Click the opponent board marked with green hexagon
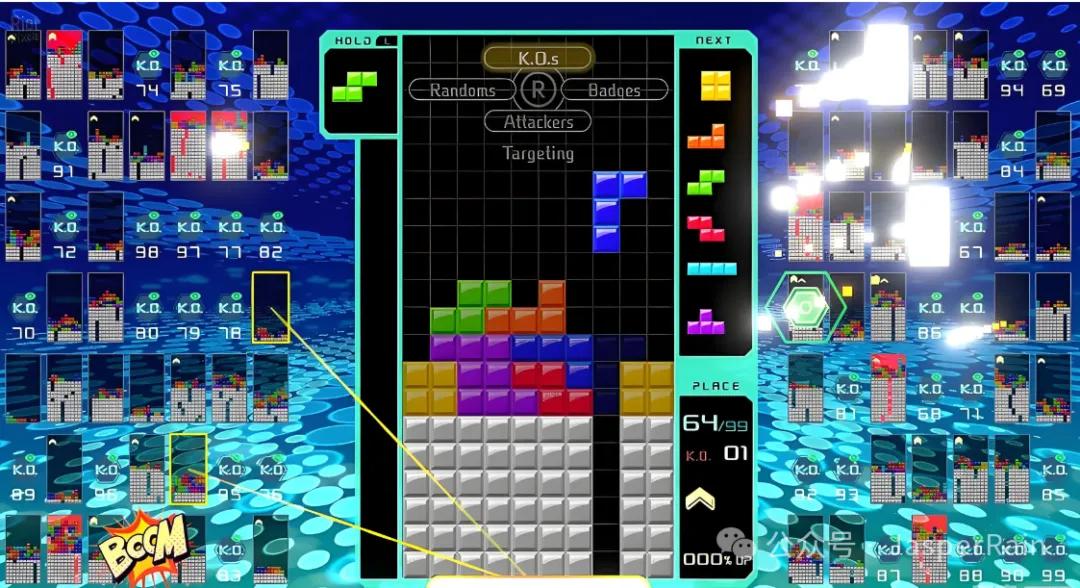Viewport: 1080px width, 588px height. (x=805, y=309)
